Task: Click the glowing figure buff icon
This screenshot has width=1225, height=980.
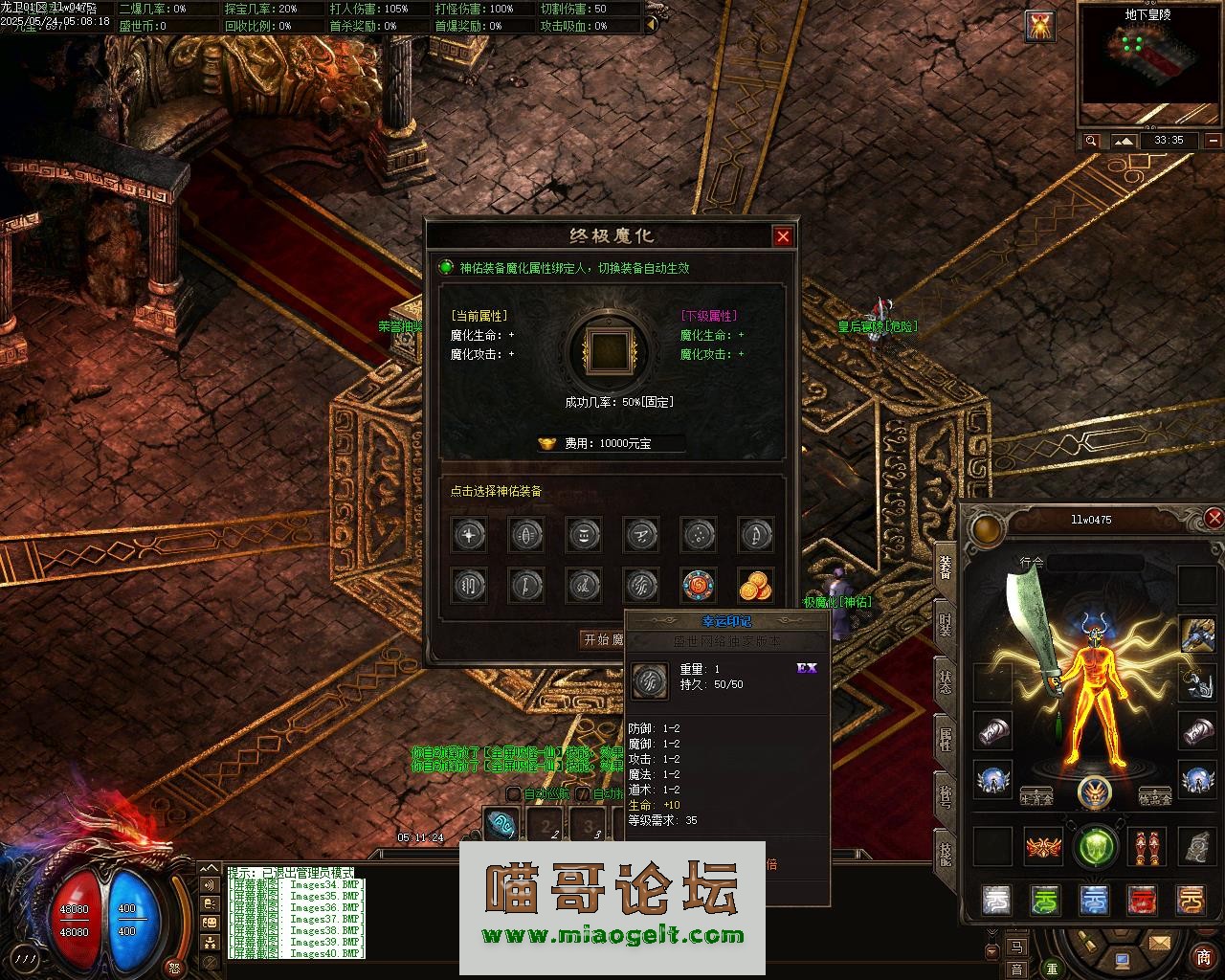Action: 1040,26
